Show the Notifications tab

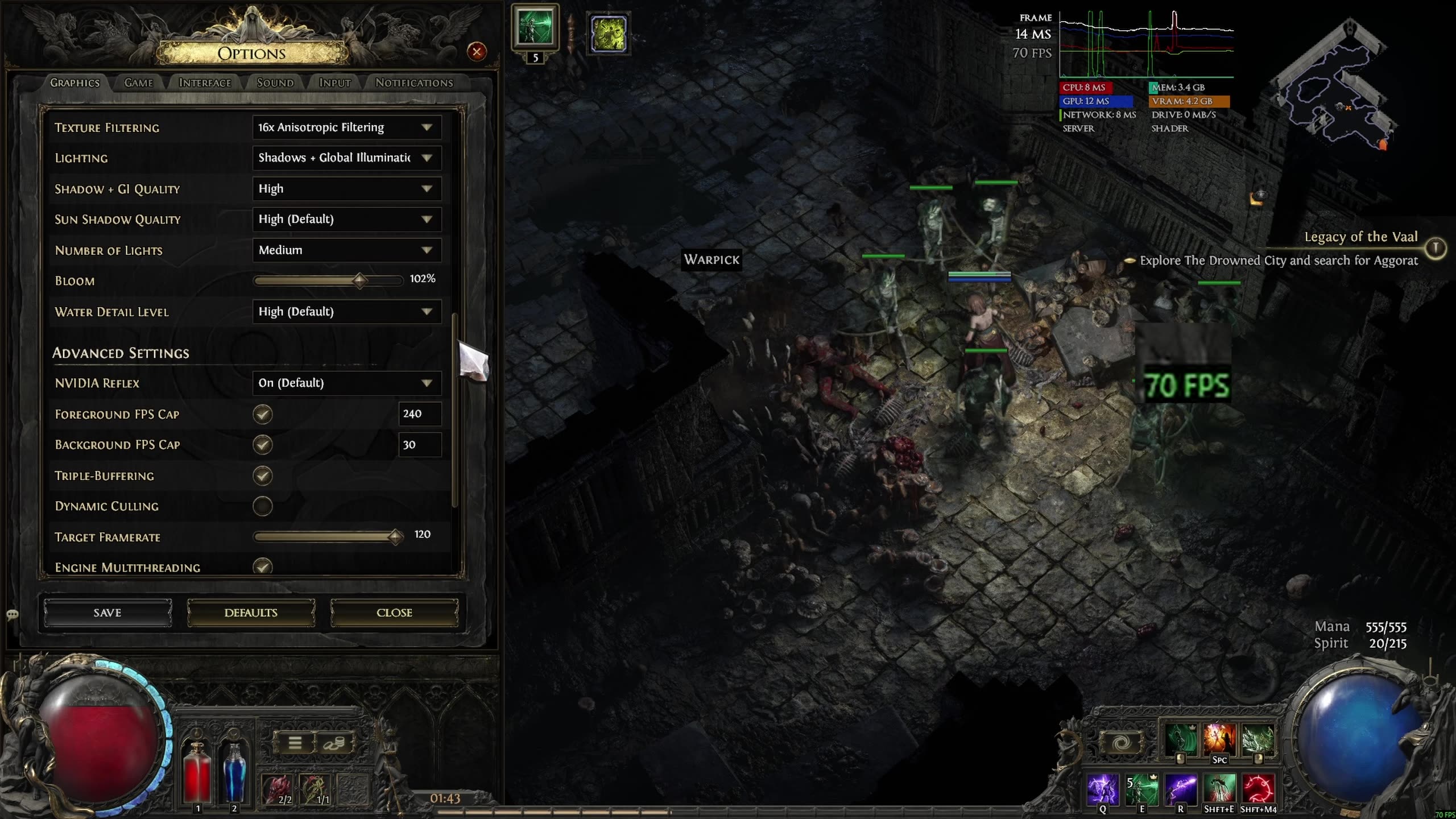tap(414, 83)
